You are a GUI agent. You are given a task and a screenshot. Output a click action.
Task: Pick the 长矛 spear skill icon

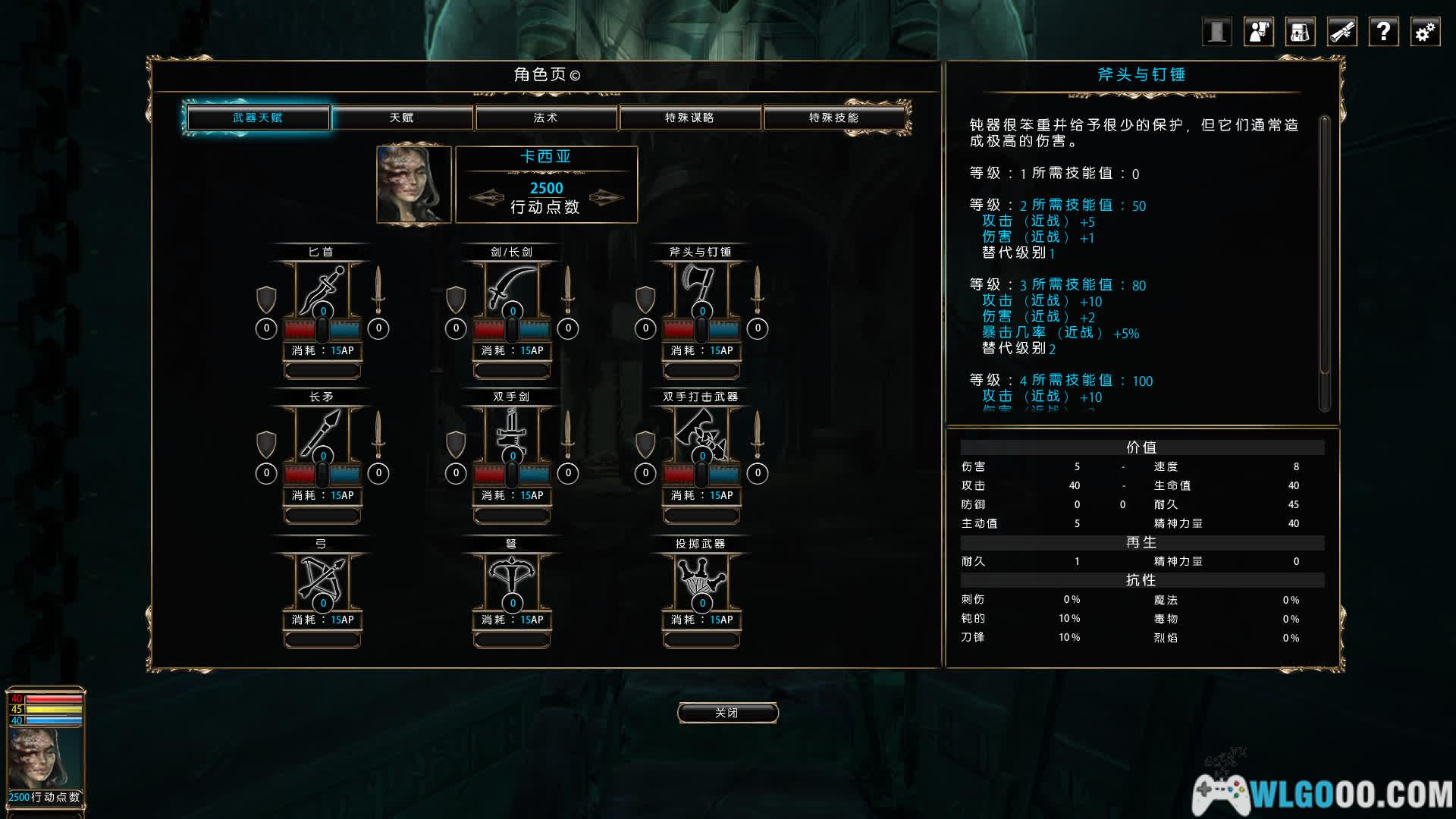tap(322, 433)
